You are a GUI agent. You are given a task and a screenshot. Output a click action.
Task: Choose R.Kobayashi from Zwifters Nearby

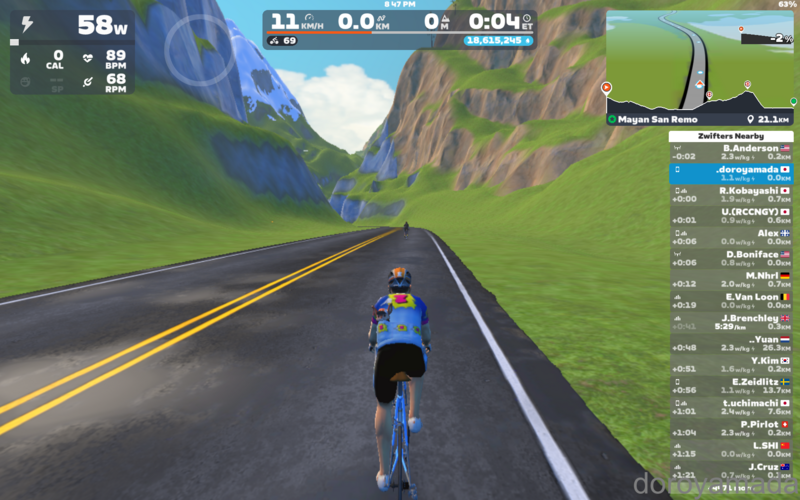[x=731, y=194]
